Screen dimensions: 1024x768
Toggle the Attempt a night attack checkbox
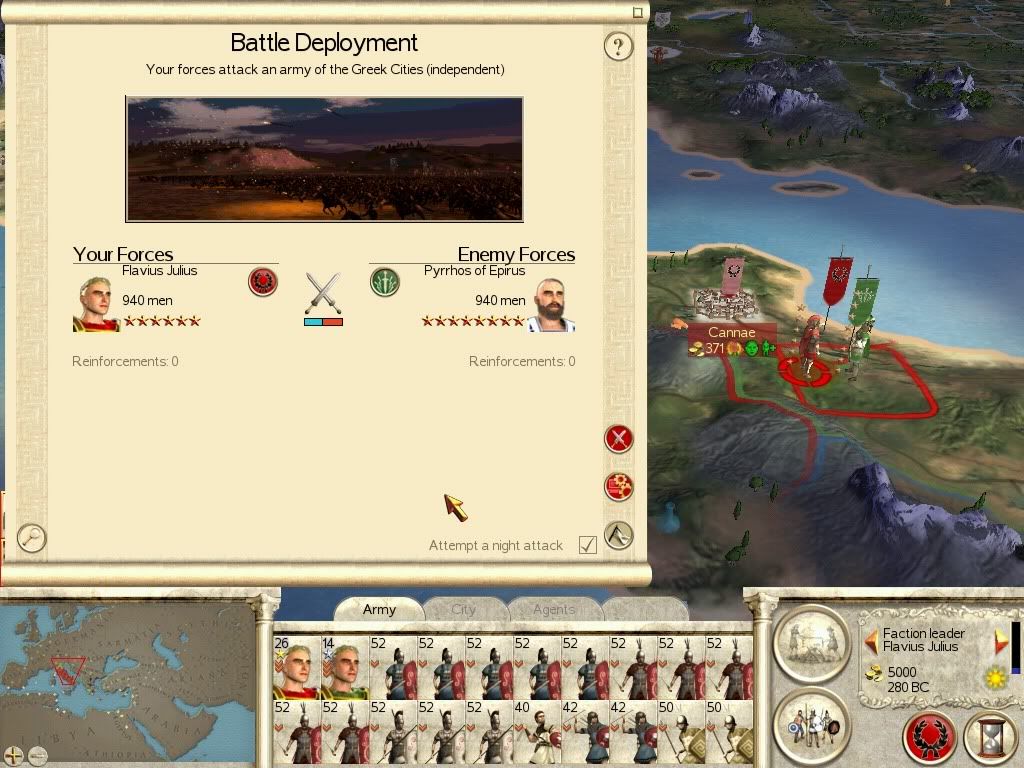(x=588, y=545)
